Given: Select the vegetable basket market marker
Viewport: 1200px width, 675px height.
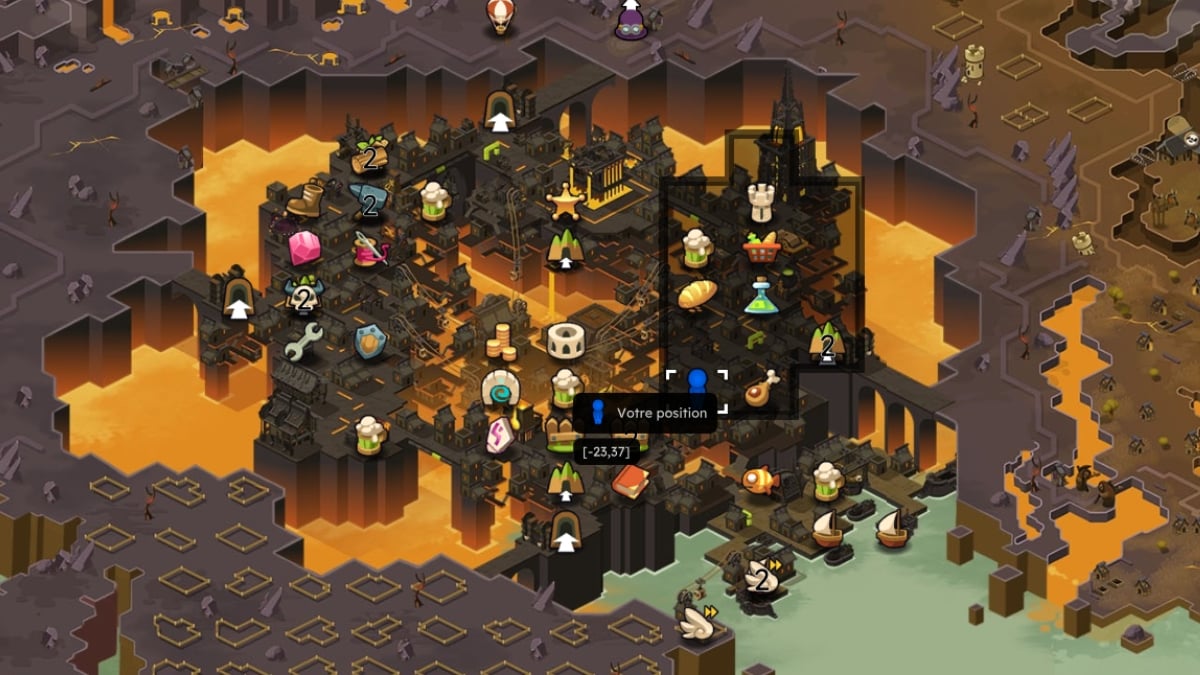Looking at the screenshot, I should [762, 246].
